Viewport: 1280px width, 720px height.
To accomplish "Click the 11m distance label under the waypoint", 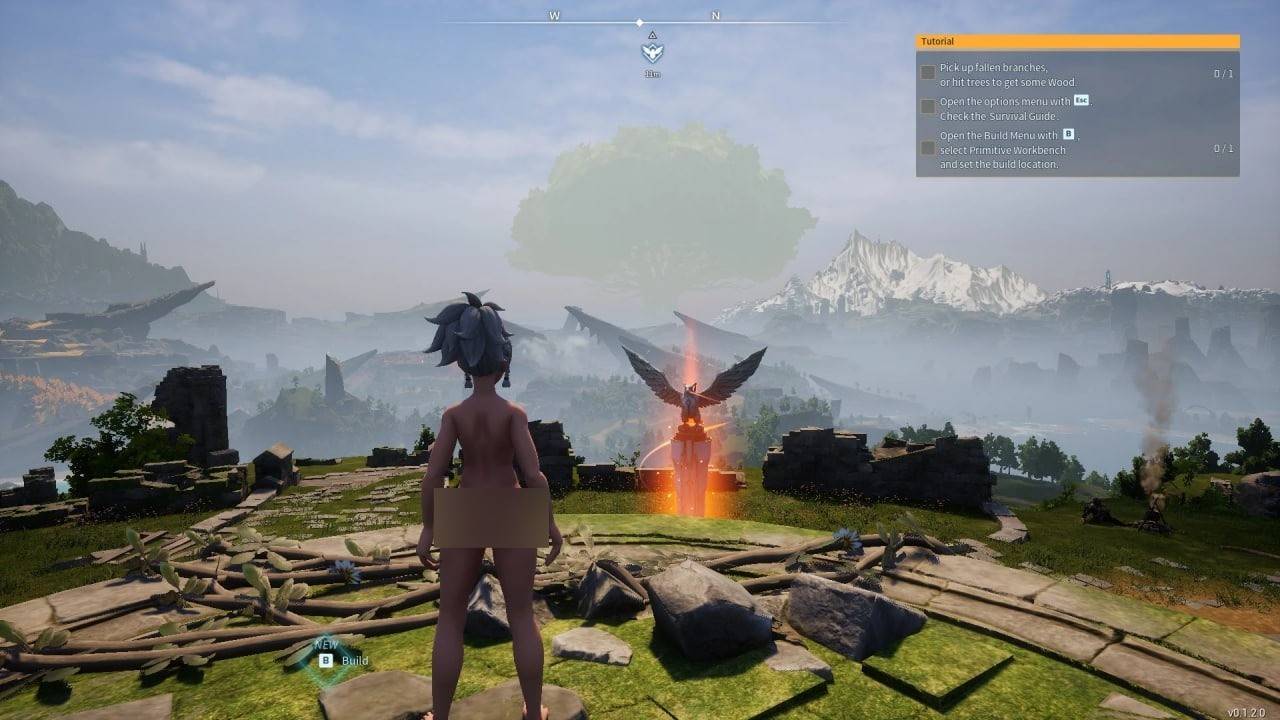I will (x=653, y=73).
